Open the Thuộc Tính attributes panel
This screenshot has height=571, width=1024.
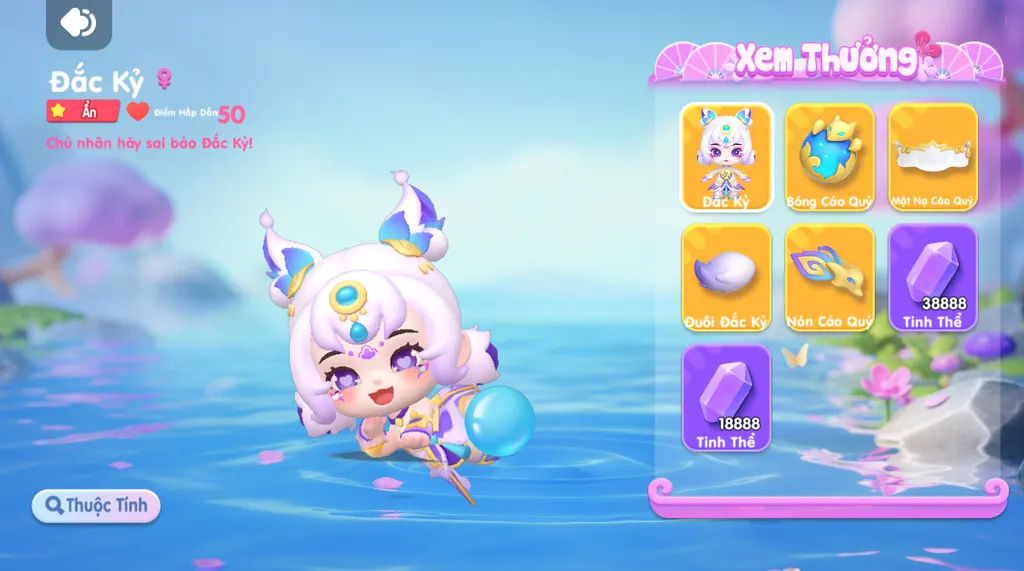[96, 505]
